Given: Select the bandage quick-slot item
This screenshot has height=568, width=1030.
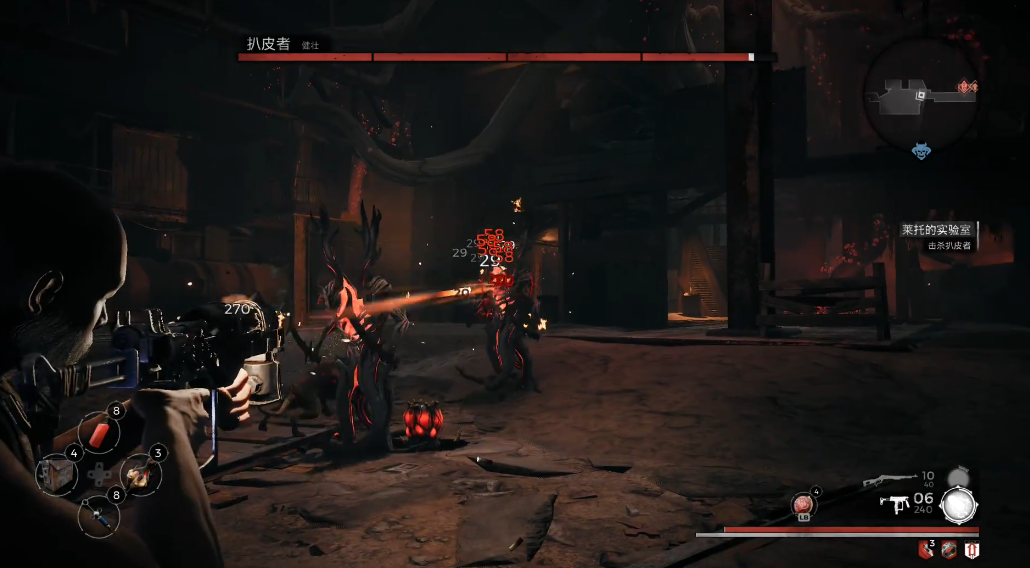Looking at the screenshot, I should [140, 474].
